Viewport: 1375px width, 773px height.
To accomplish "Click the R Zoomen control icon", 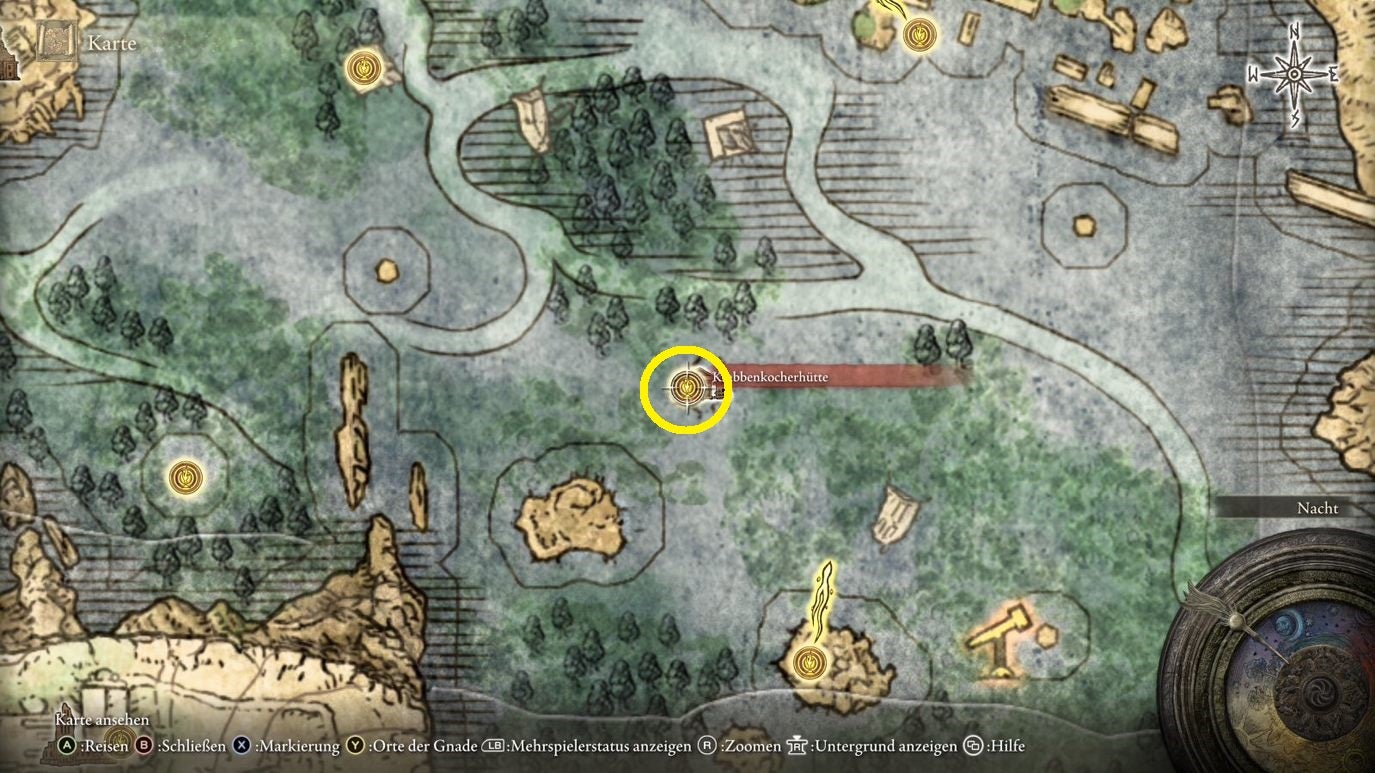I will pyautogui.click(x=707, y=746).
